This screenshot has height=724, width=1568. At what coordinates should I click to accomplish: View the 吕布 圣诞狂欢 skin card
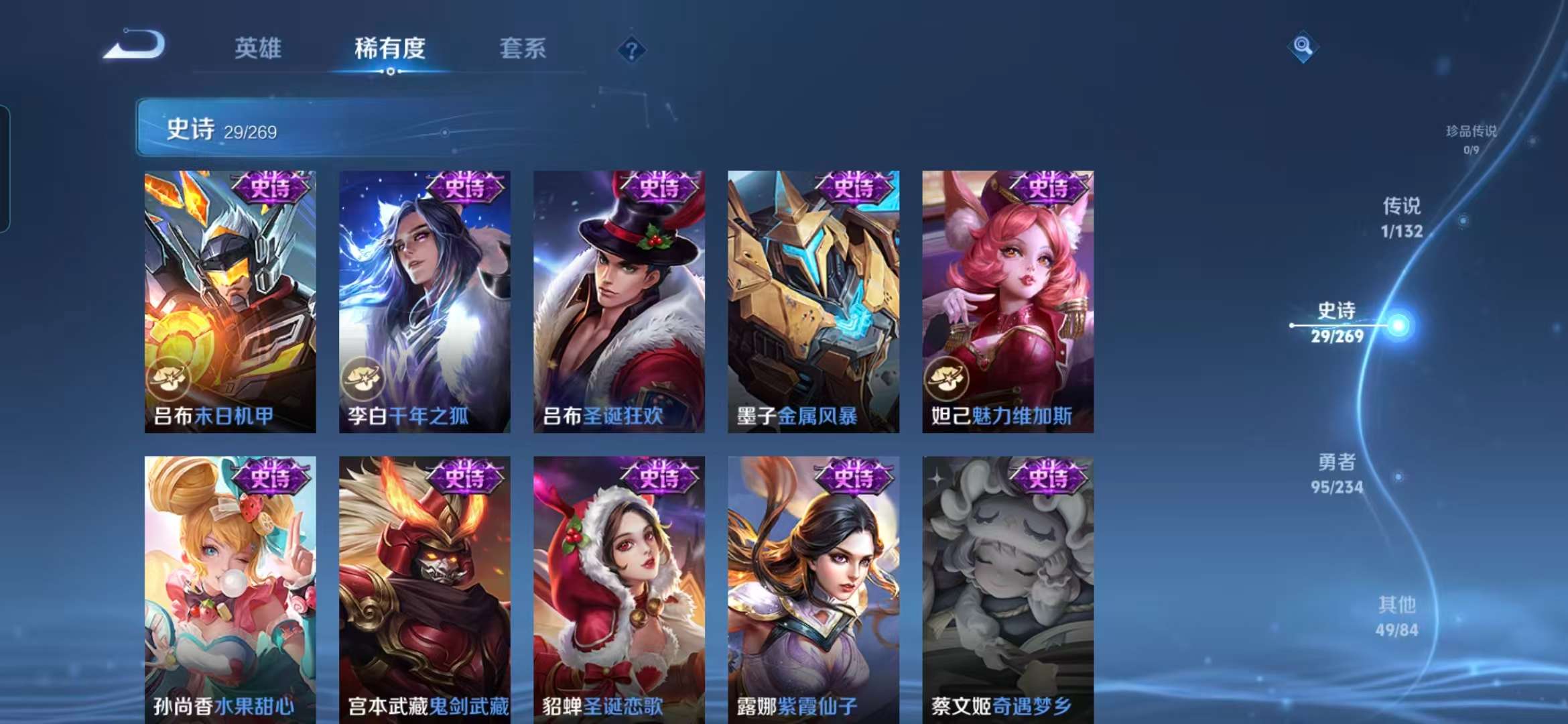(618, 302)
